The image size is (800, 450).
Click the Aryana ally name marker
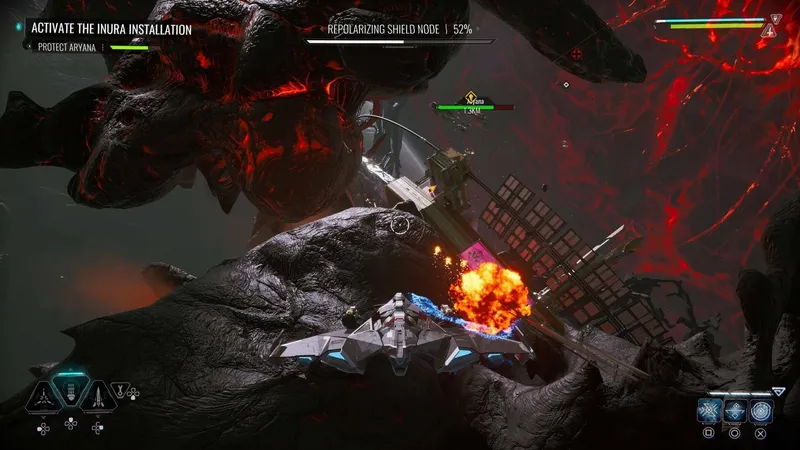(470, 100)
